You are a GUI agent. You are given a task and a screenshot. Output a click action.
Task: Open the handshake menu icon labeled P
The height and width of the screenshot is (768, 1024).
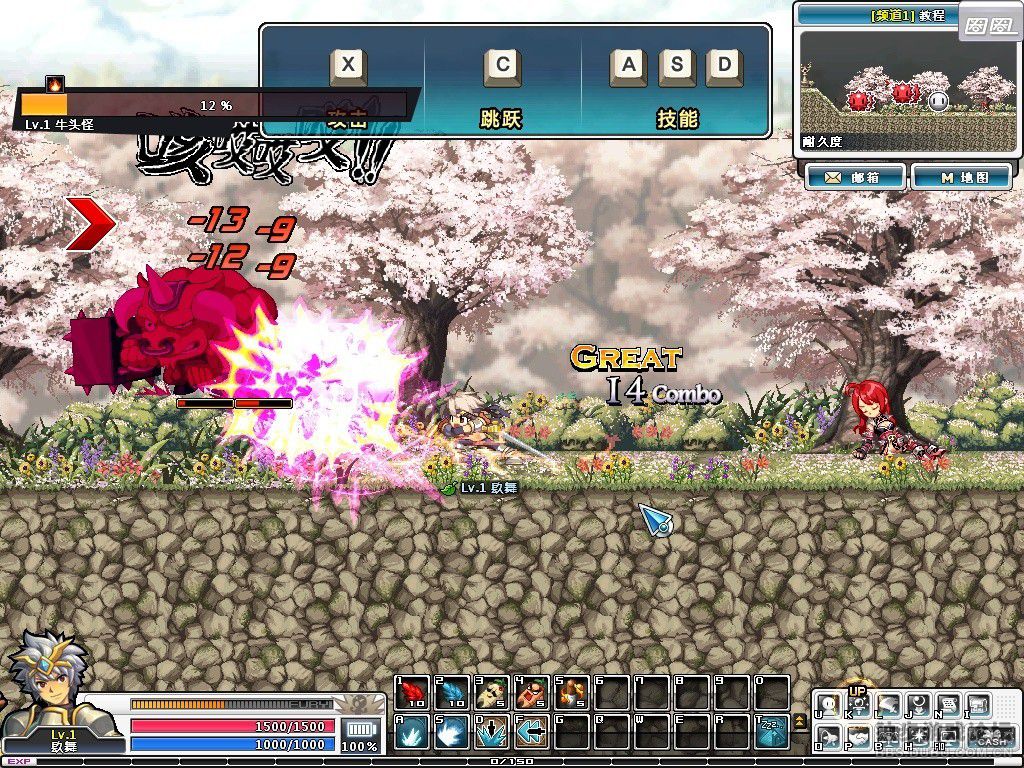point(857,737)
